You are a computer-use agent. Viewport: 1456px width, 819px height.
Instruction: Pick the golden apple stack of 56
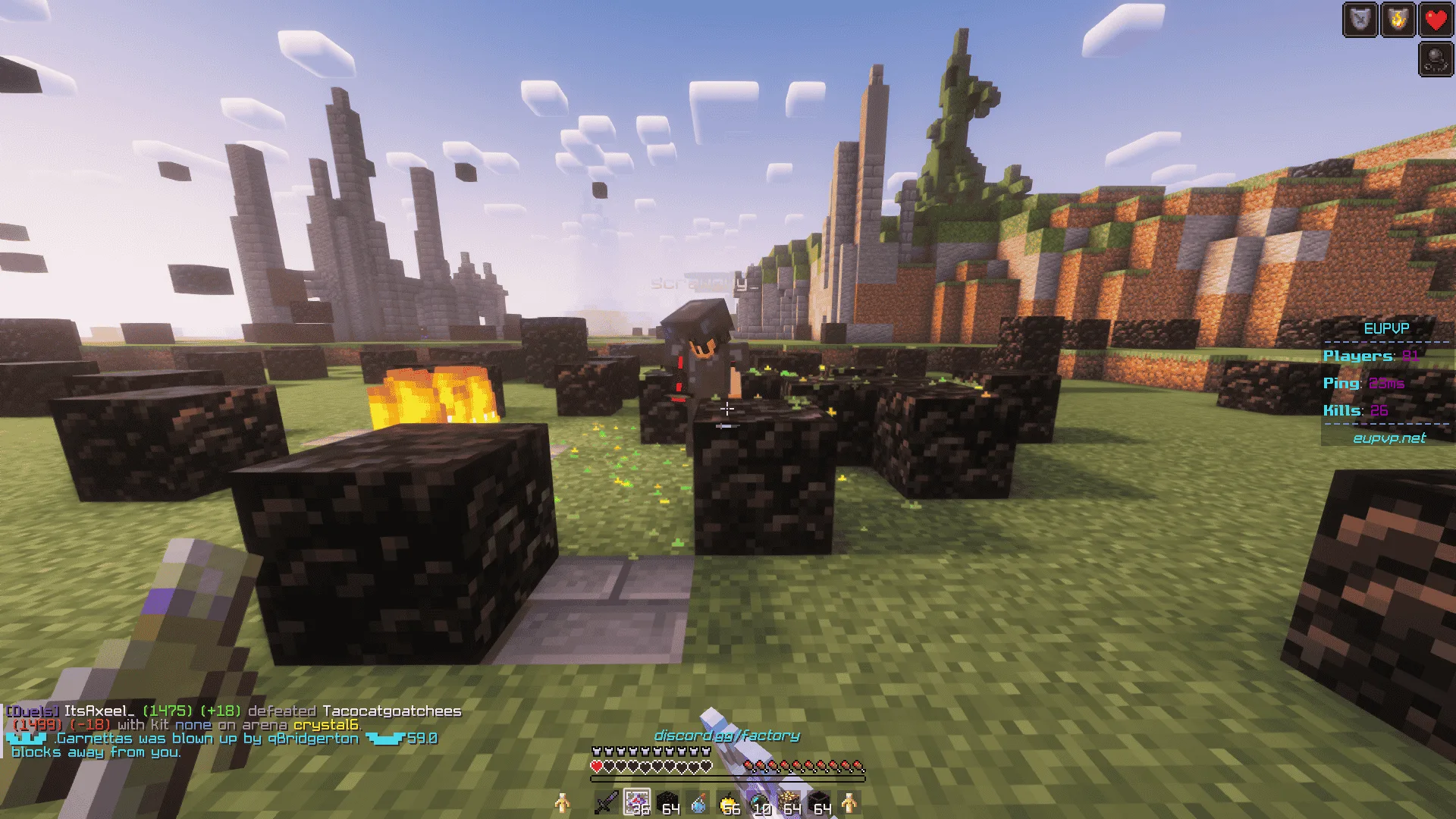click(x=728, y=802)
